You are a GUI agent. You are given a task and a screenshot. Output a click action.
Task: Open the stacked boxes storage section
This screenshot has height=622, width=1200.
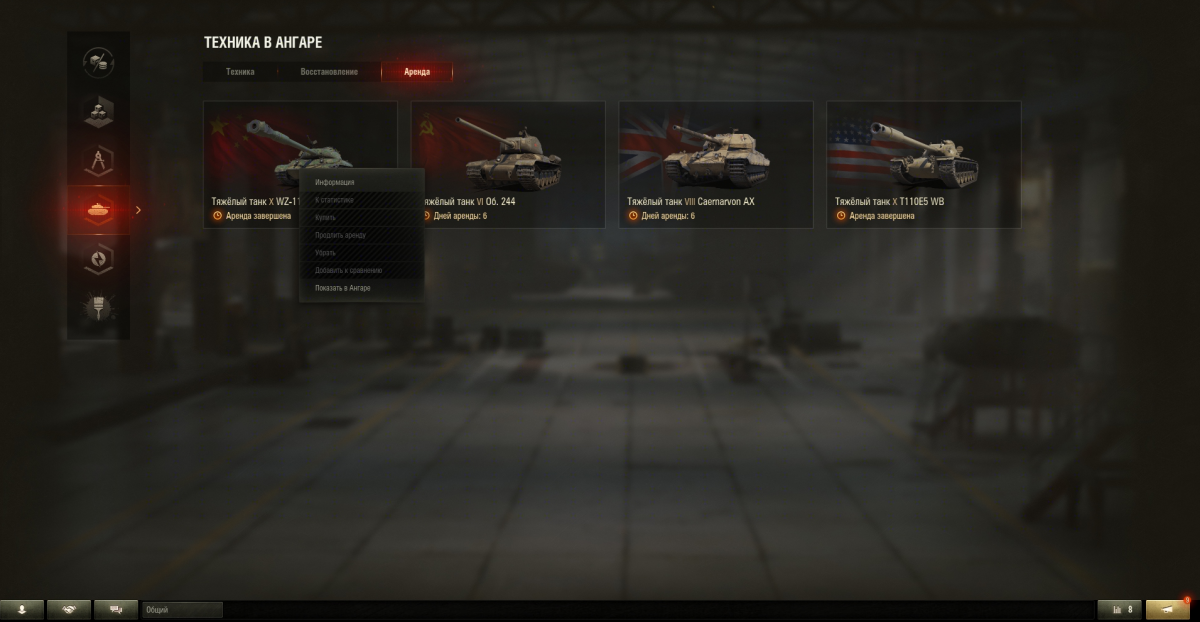click(98, 111)
